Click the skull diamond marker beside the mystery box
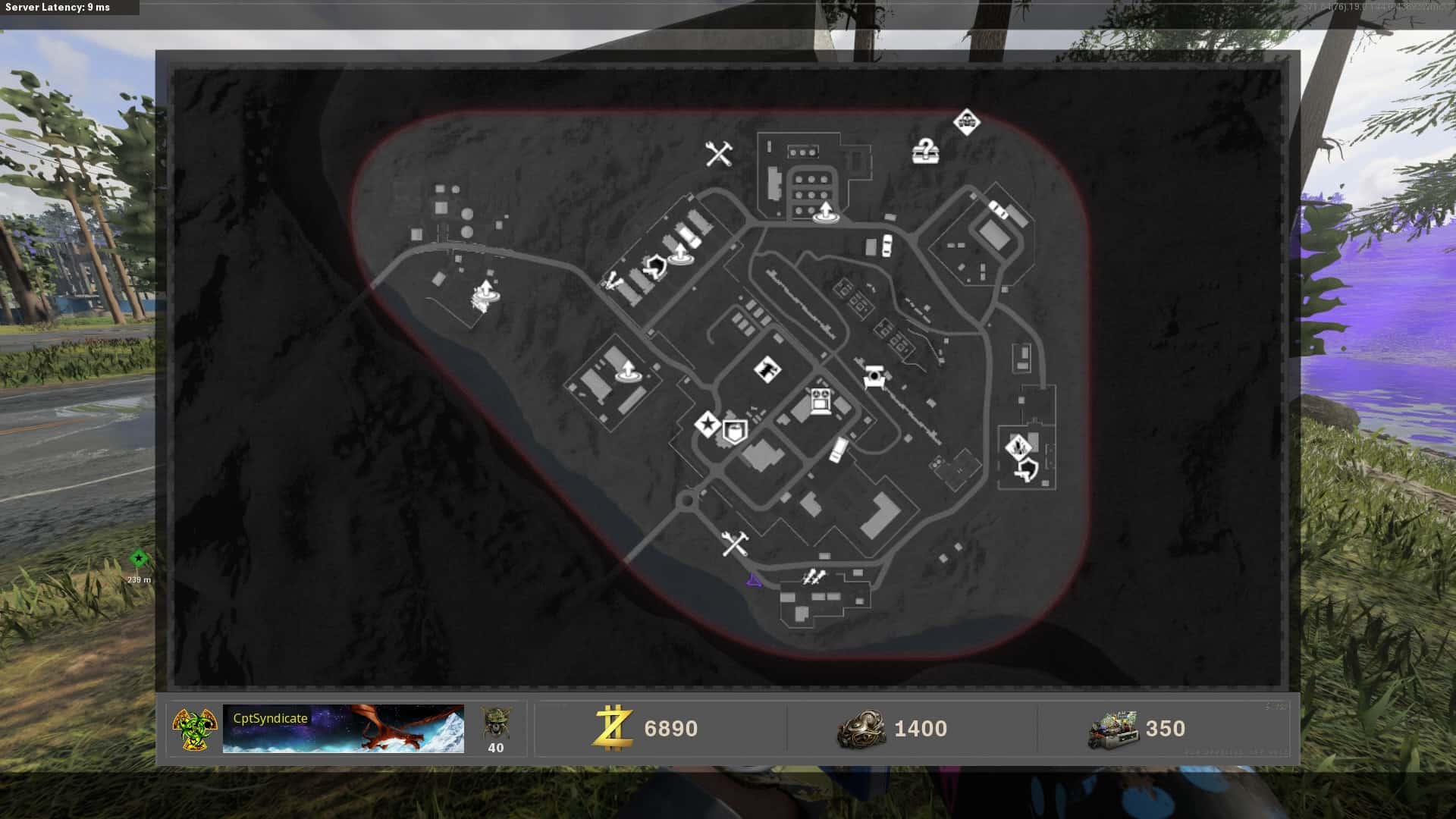 click(x=966, y=121)
